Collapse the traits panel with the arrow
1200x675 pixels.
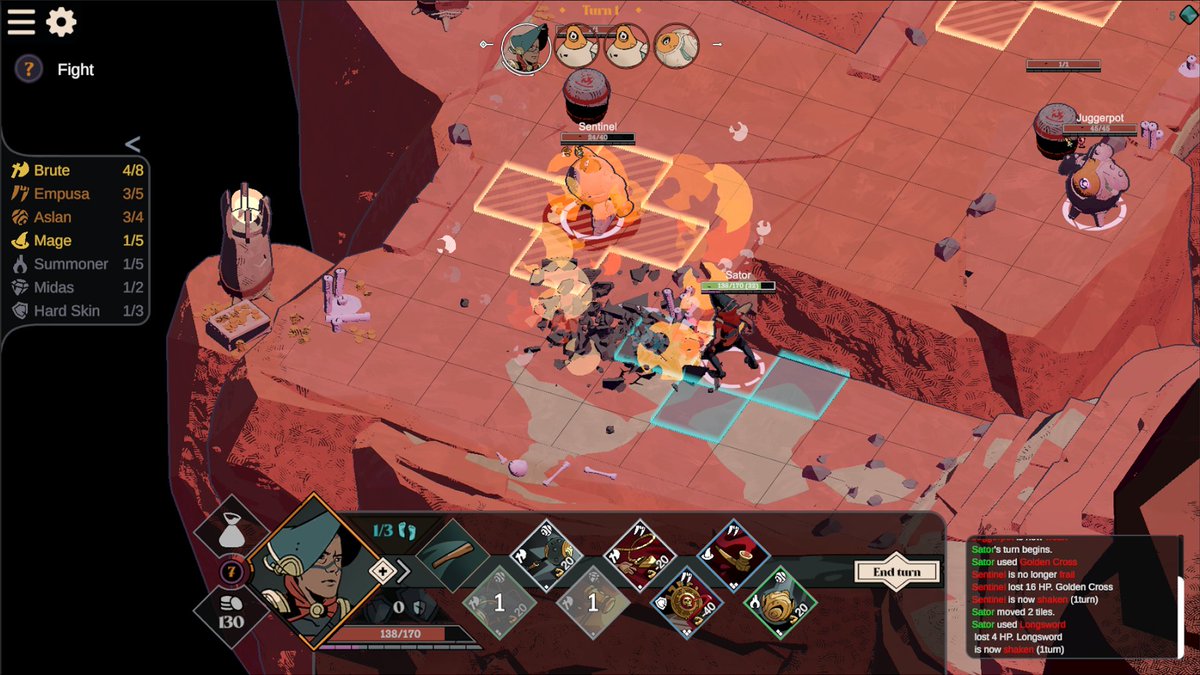[132, 144]
